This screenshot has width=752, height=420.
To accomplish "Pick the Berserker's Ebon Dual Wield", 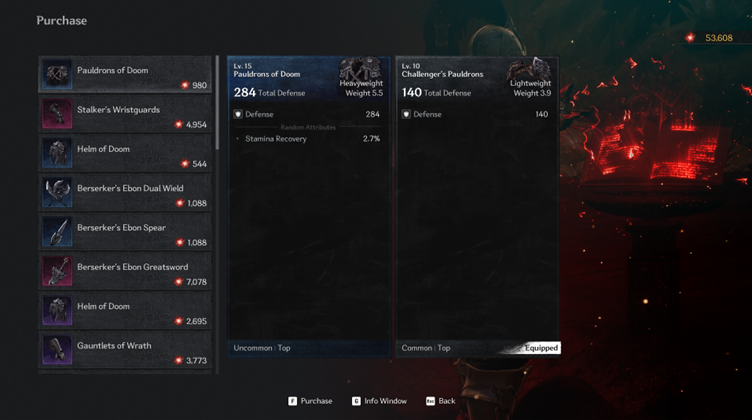I will [x=125, y=193].
